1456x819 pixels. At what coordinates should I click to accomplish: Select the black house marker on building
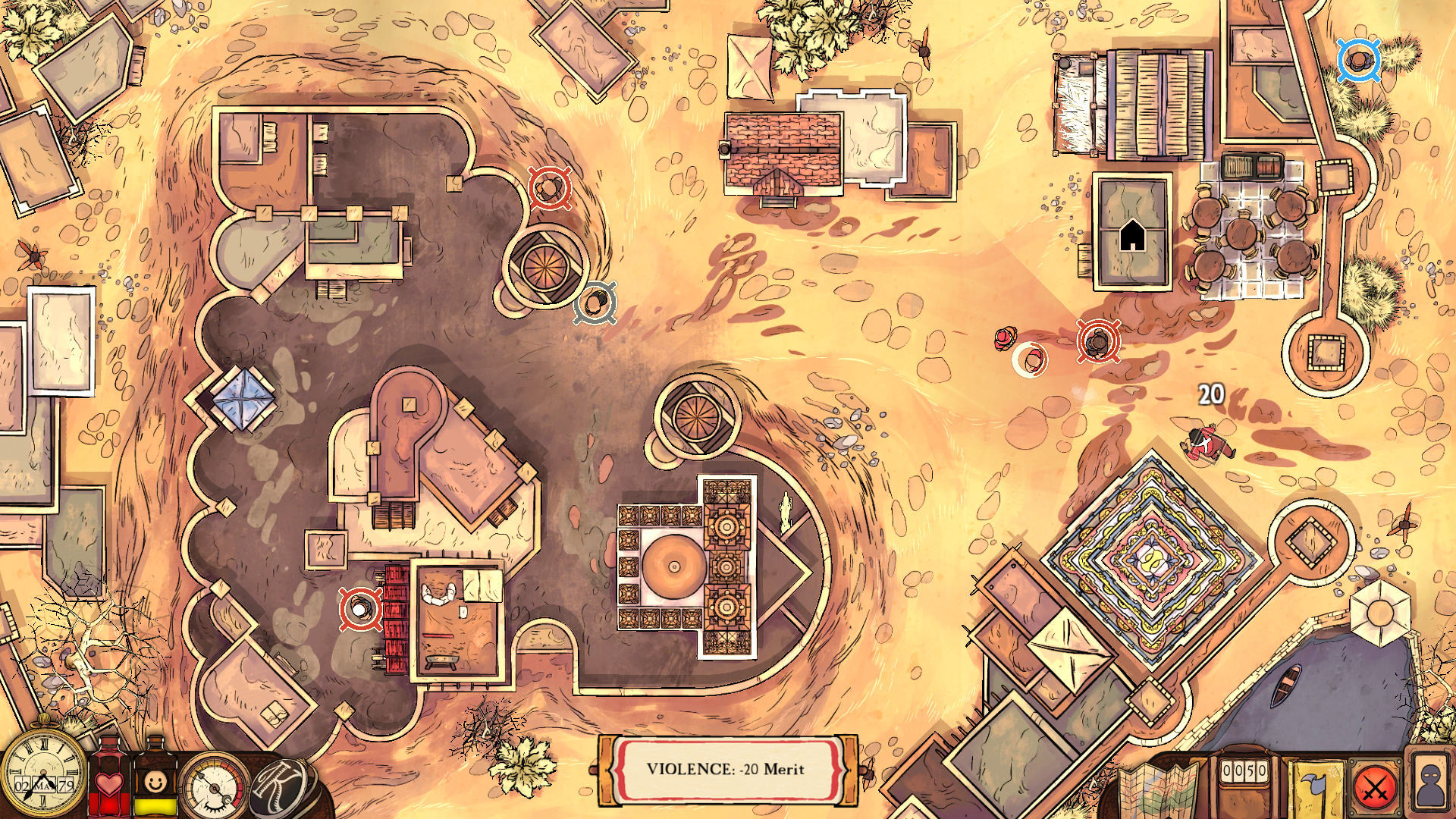click(x=1132, y=235)
